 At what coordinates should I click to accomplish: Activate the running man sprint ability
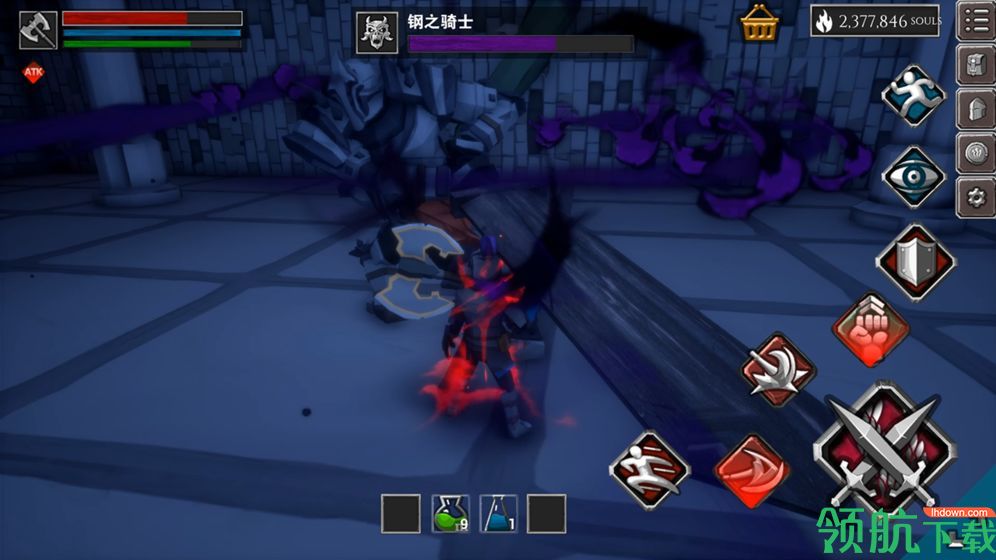[x=913, y=95]
